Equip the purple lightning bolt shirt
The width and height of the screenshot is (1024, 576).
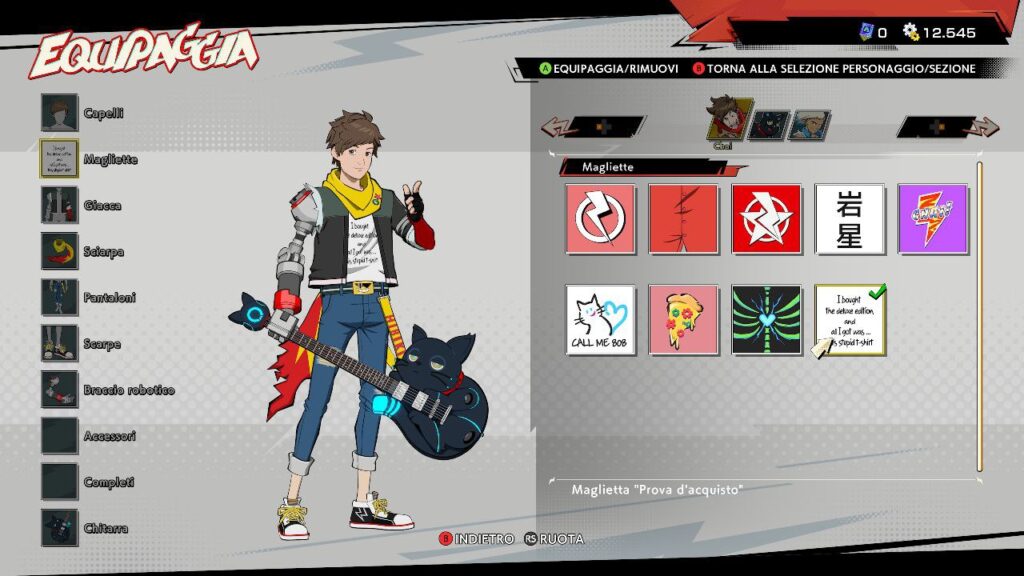pyautogui.click(x=932, y=219)
